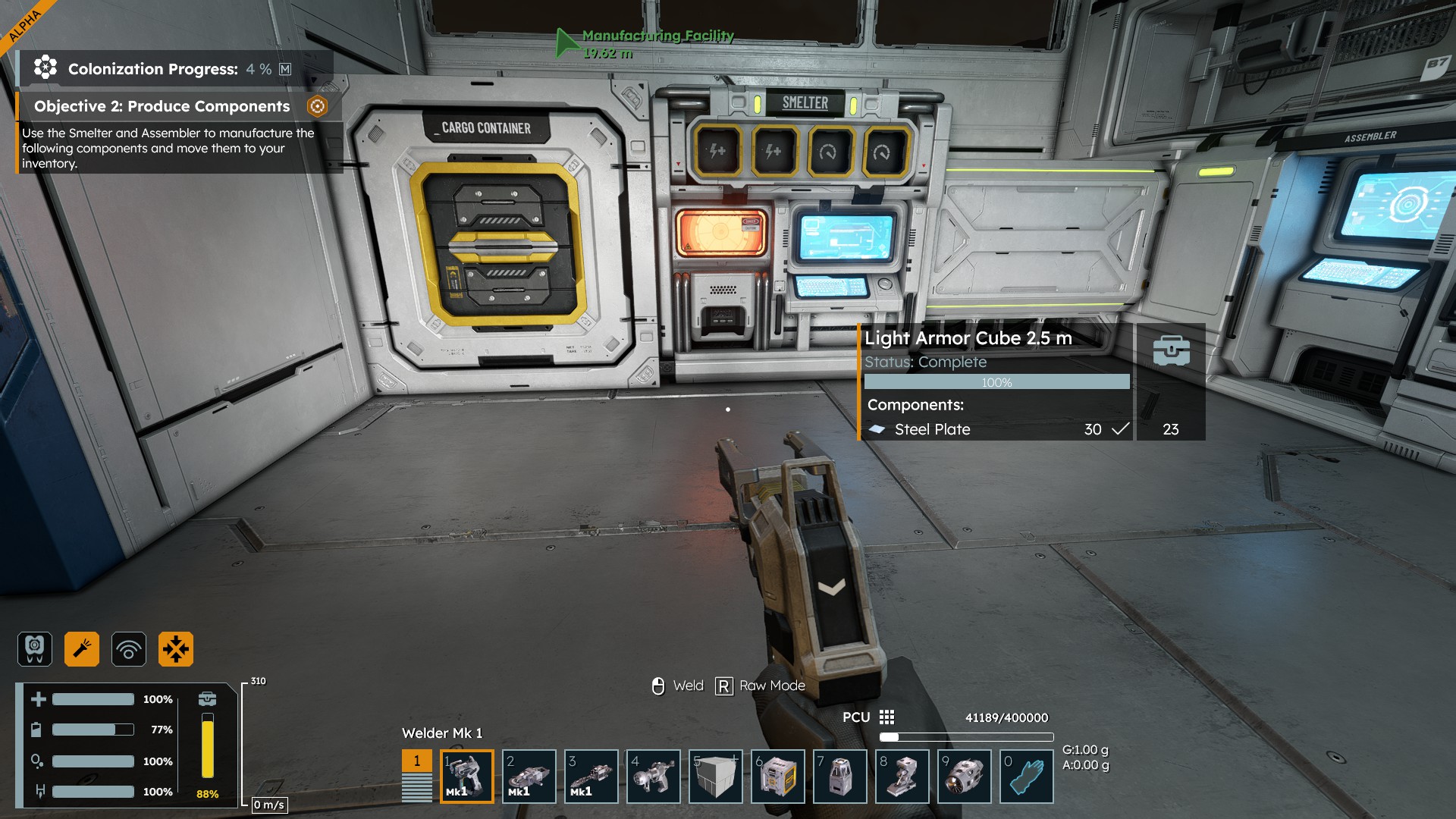1456x819 pixels.
Task: Click the Objective 2 target icon
Action: pos(317,106)
